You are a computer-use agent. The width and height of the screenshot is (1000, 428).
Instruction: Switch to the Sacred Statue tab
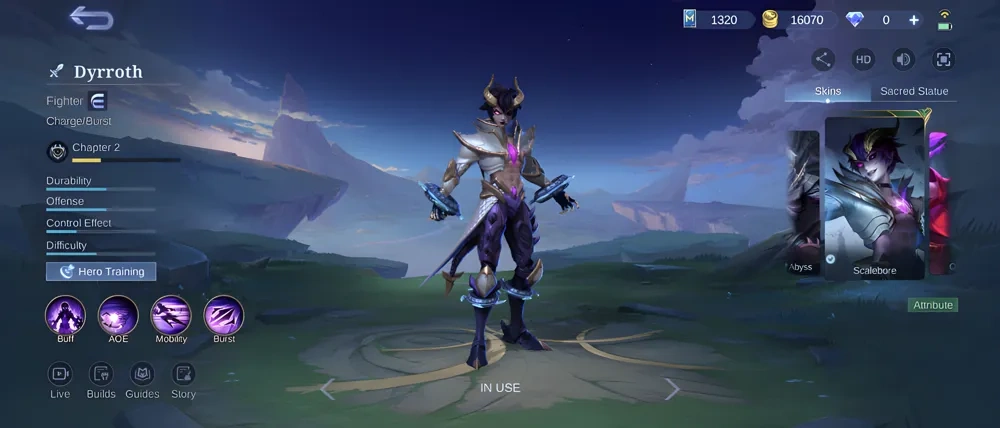[x=914, y=91]
